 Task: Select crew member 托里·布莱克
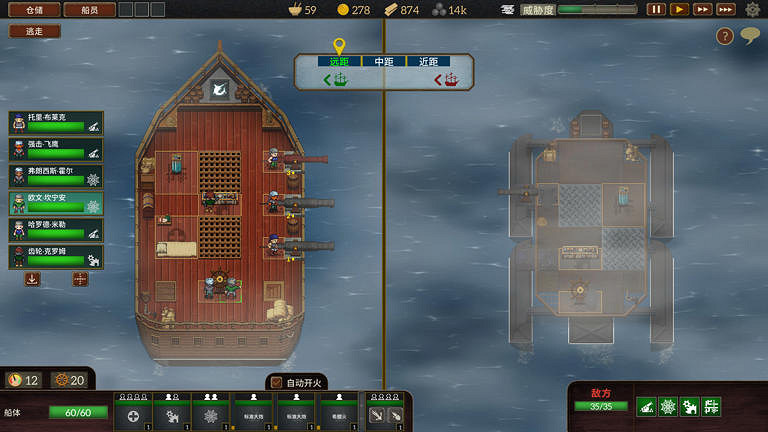tap(56, 122)
